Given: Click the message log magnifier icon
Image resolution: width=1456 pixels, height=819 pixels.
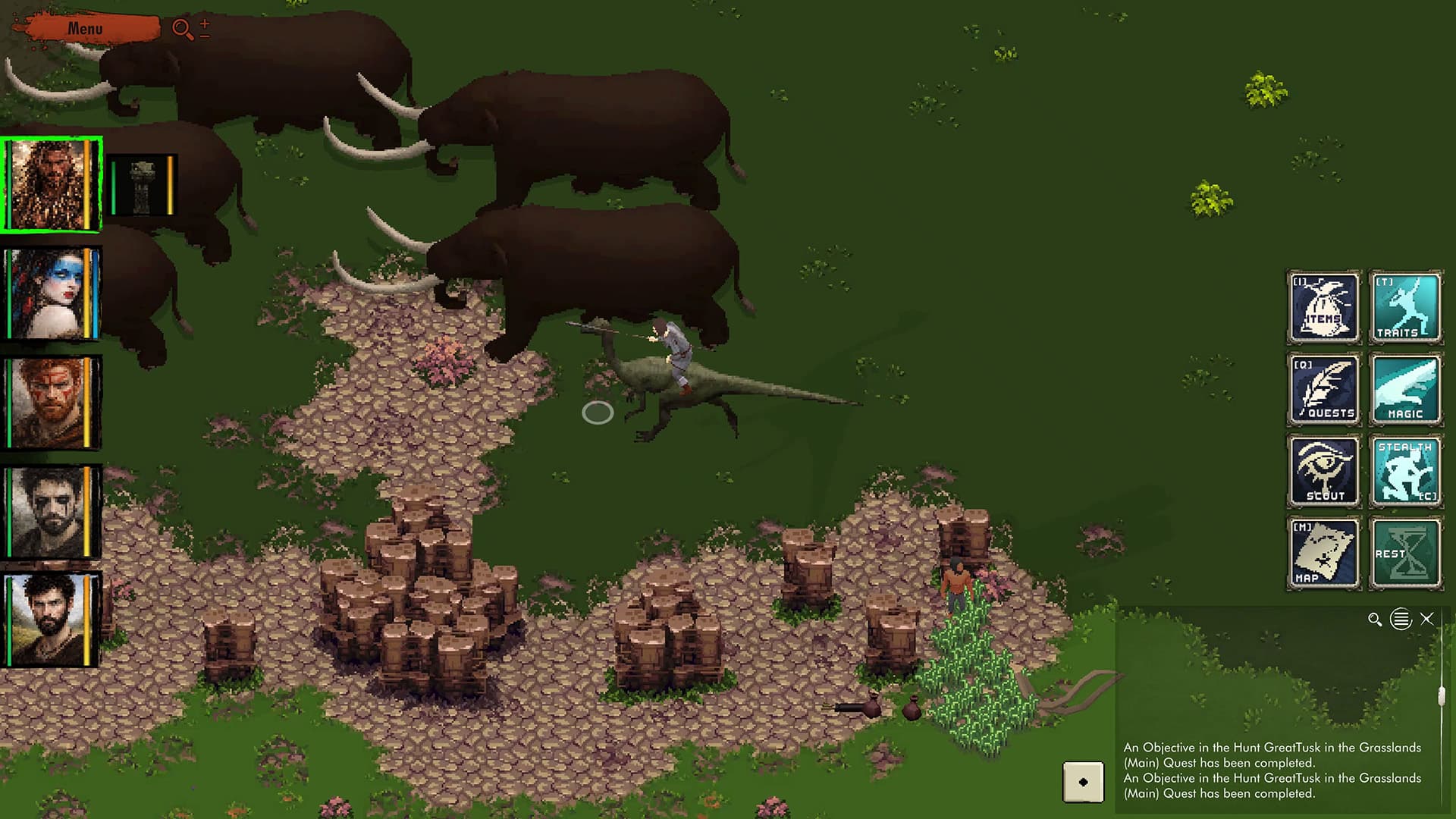Looking at the screenshot, I should [1374, 620].
